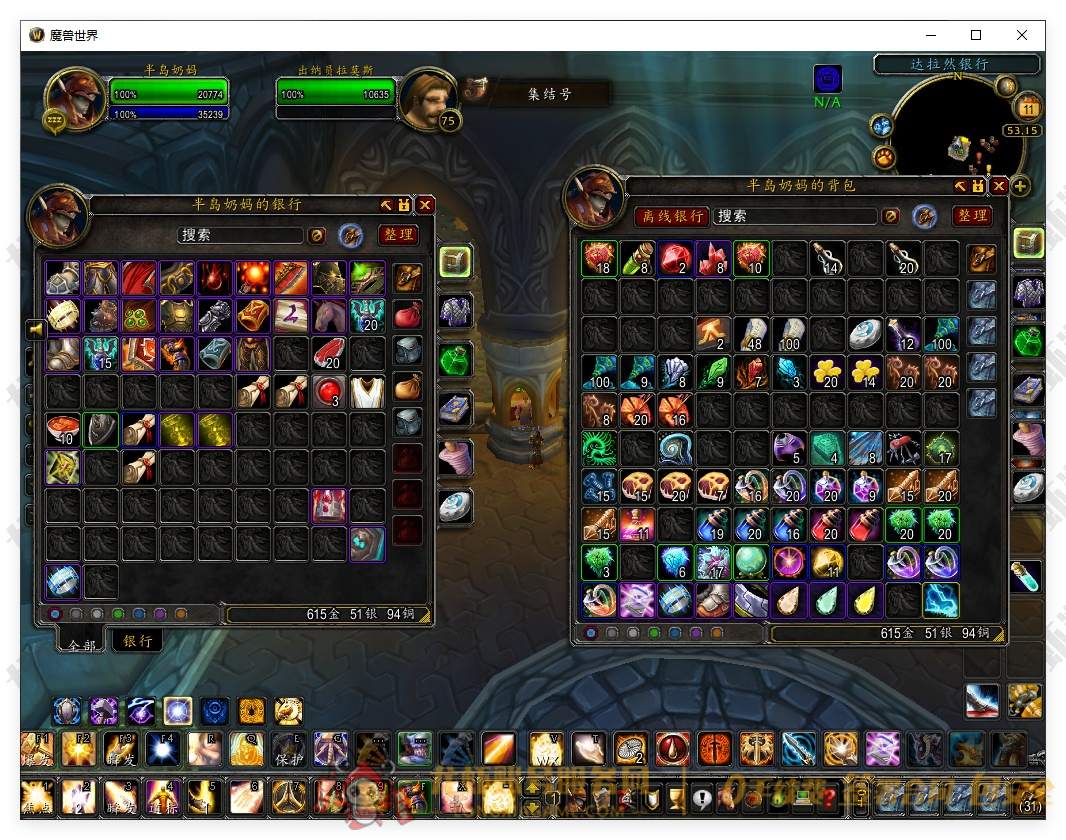The height and width of the screenshot is (840, 1066).
Task: Open the 离线银行 offline bank
Action: click(673, 216)
